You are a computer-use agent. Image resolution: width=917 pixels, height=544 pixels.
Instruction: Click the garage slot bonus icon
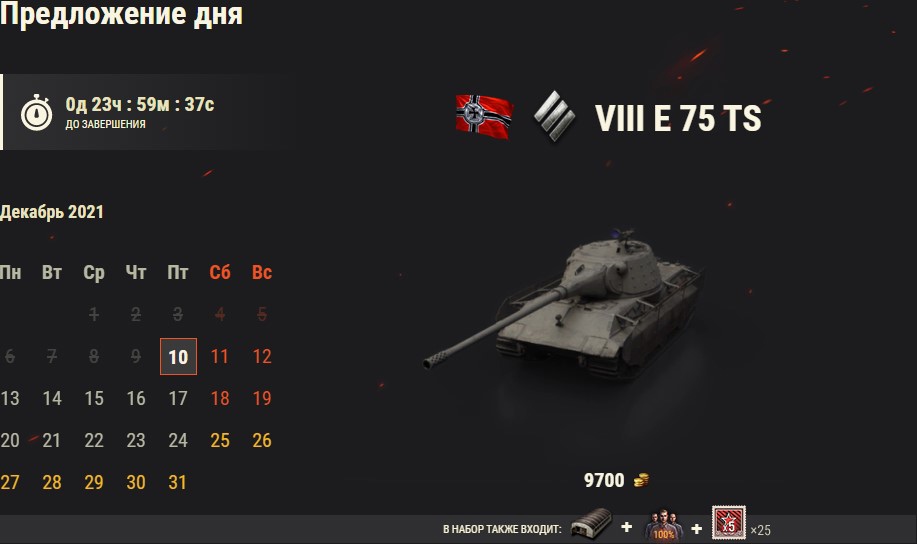point(589,527)
